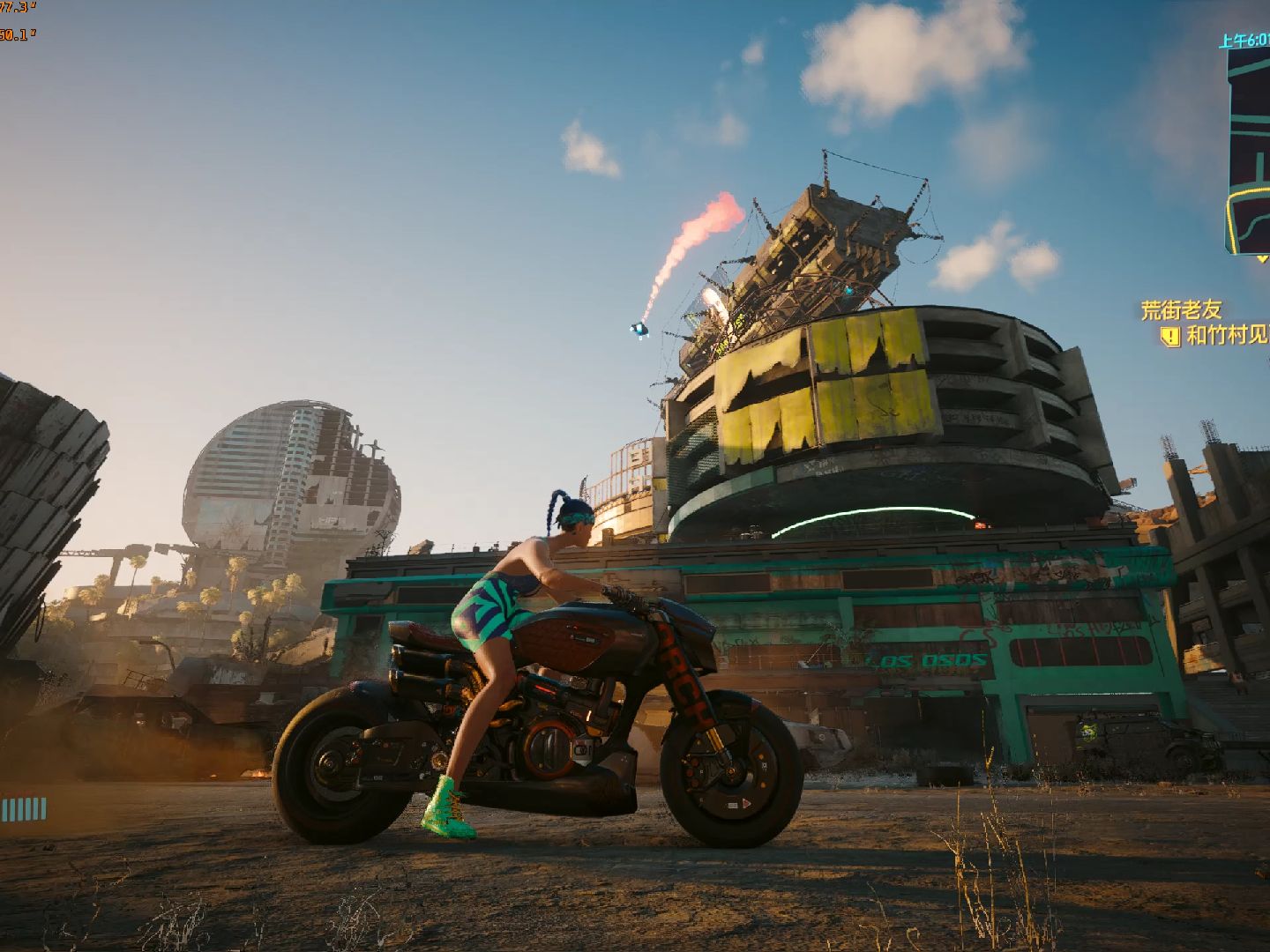
Task: Click the yellow exclamation objective icon
Action: (1170, 336)
